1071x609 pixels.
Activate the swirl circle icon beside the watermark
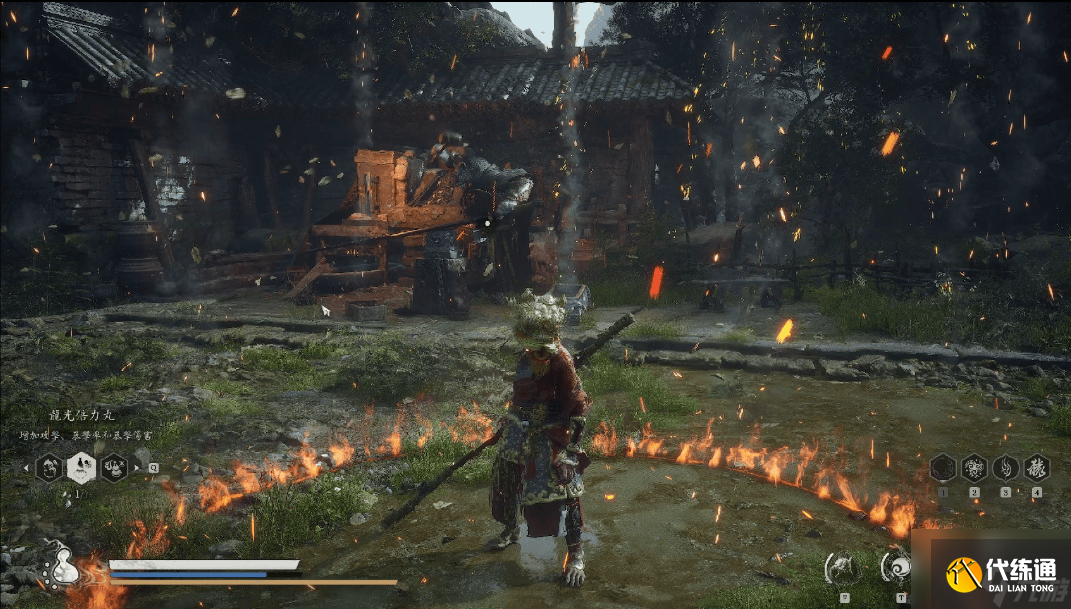[896, 567]
